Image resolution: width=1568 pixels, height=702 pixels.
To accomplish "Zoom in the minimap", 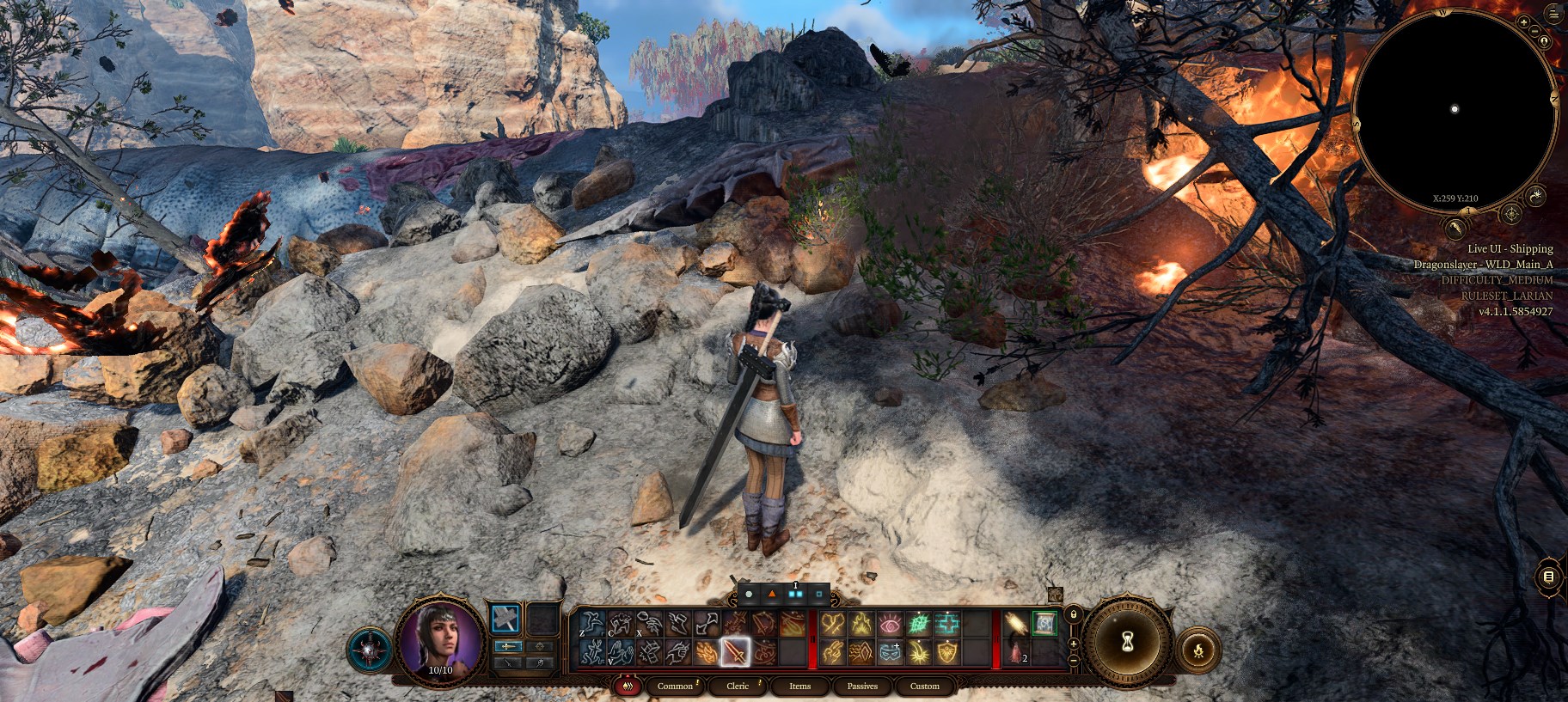I will click(1524, 21).
